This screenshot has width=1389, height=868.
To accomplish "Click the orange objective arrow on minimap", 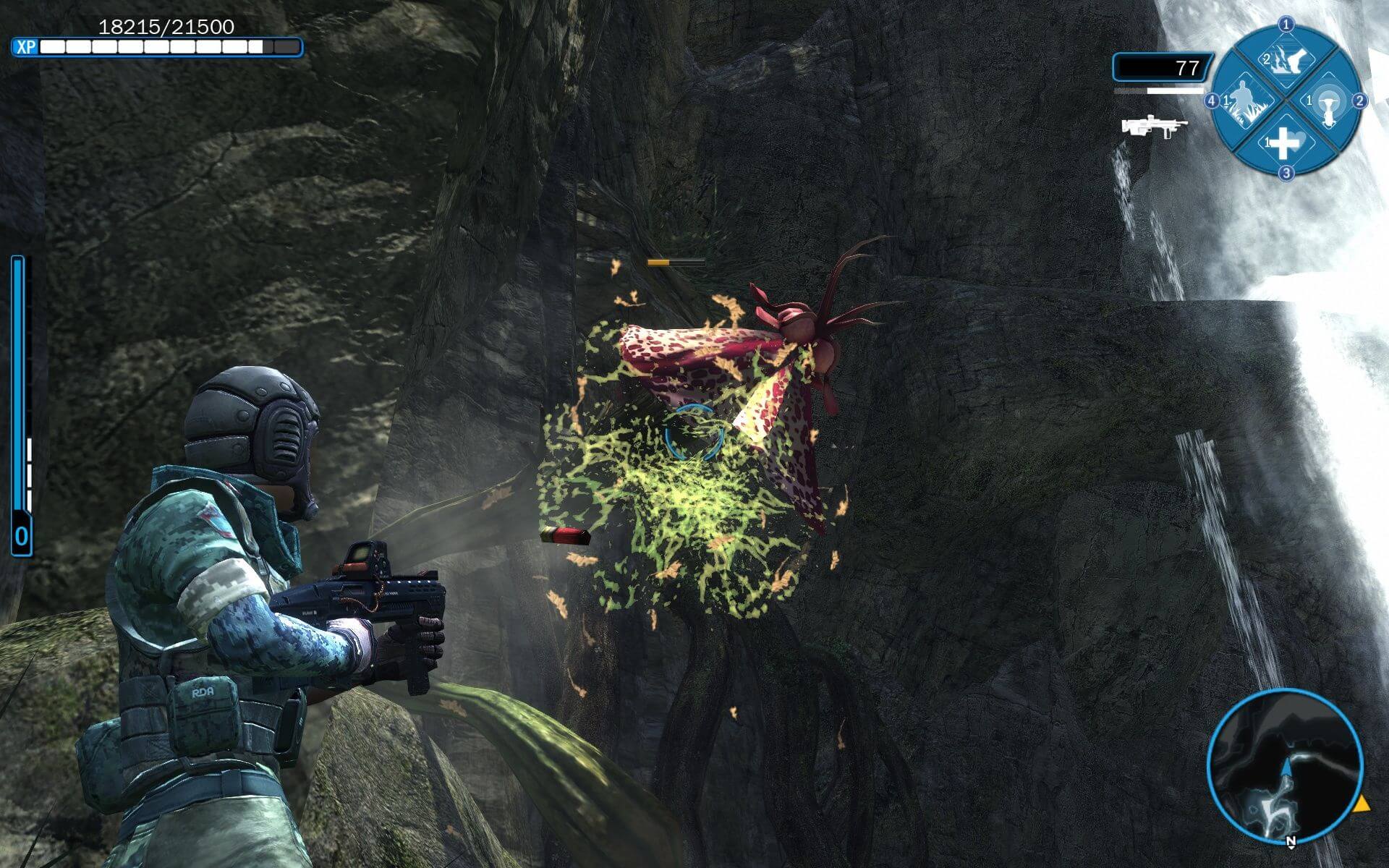I will point(1362,804).
